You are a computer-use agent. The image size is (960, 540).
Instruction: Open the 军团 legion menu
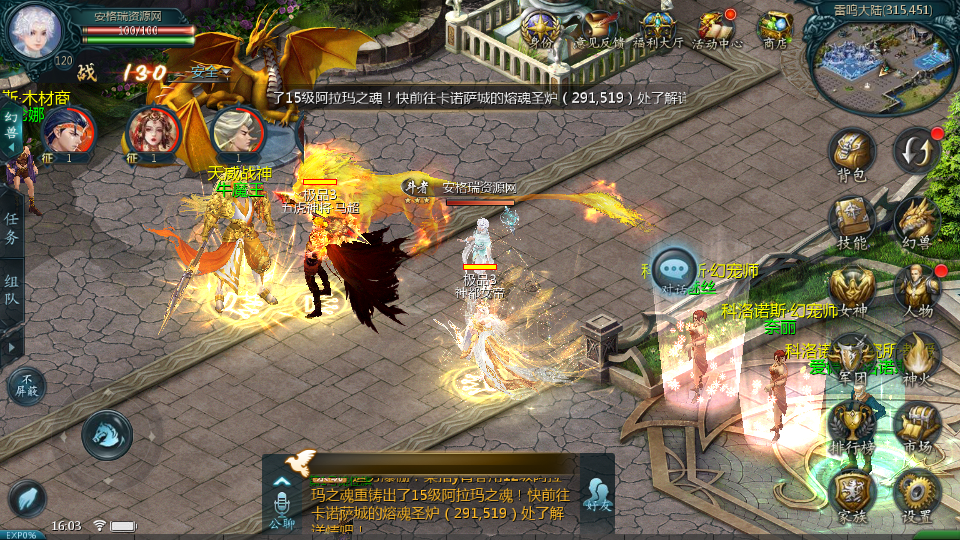coord(852,356)
